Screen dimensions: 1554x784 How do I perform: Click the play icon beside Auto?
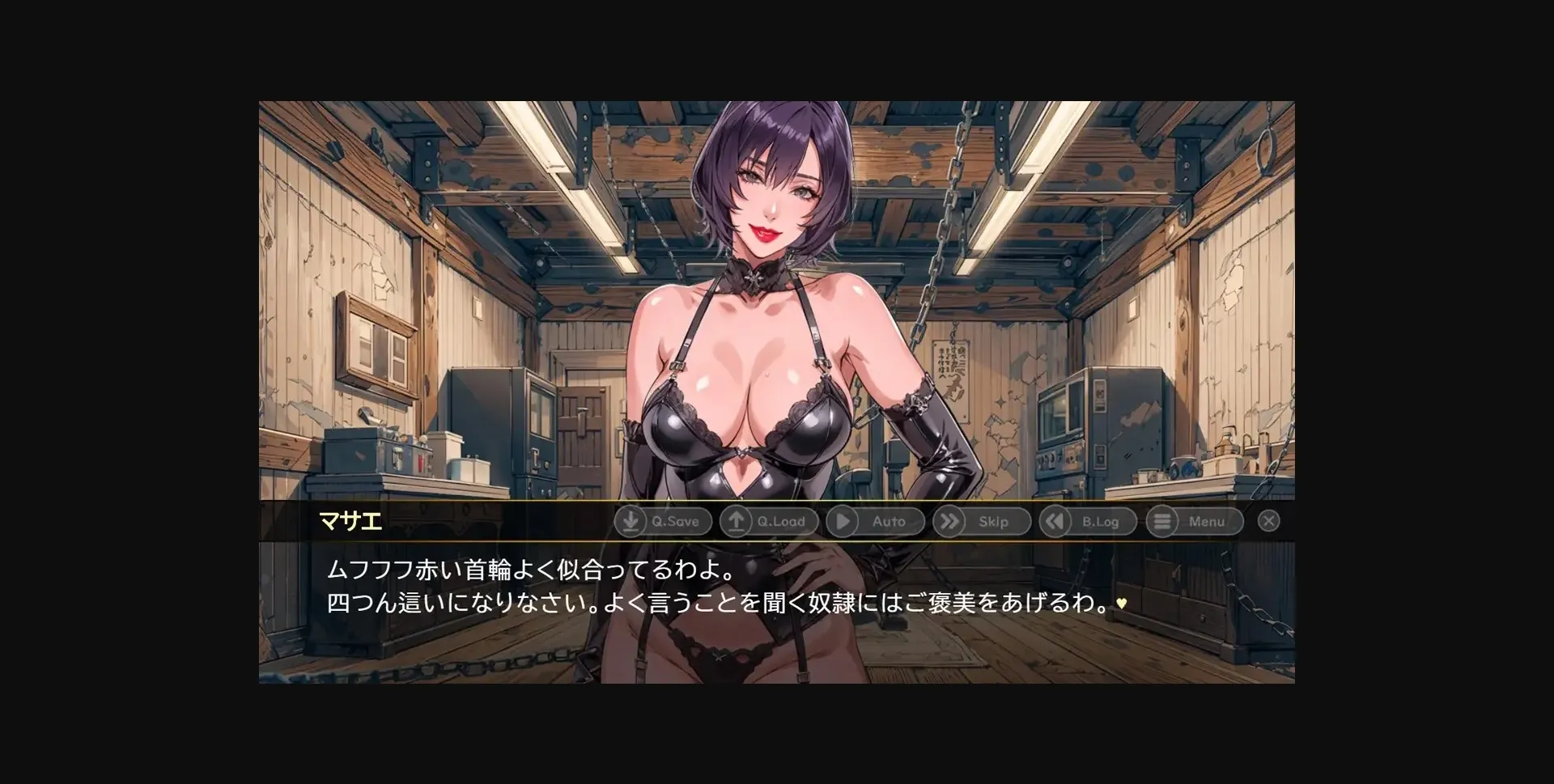842,522
